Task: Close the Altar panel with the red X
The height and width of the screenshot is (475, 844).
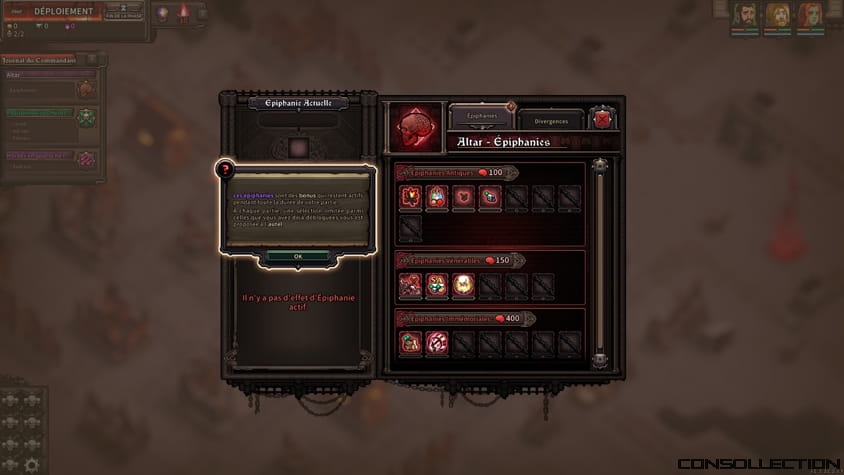Action: click(603, 119)
